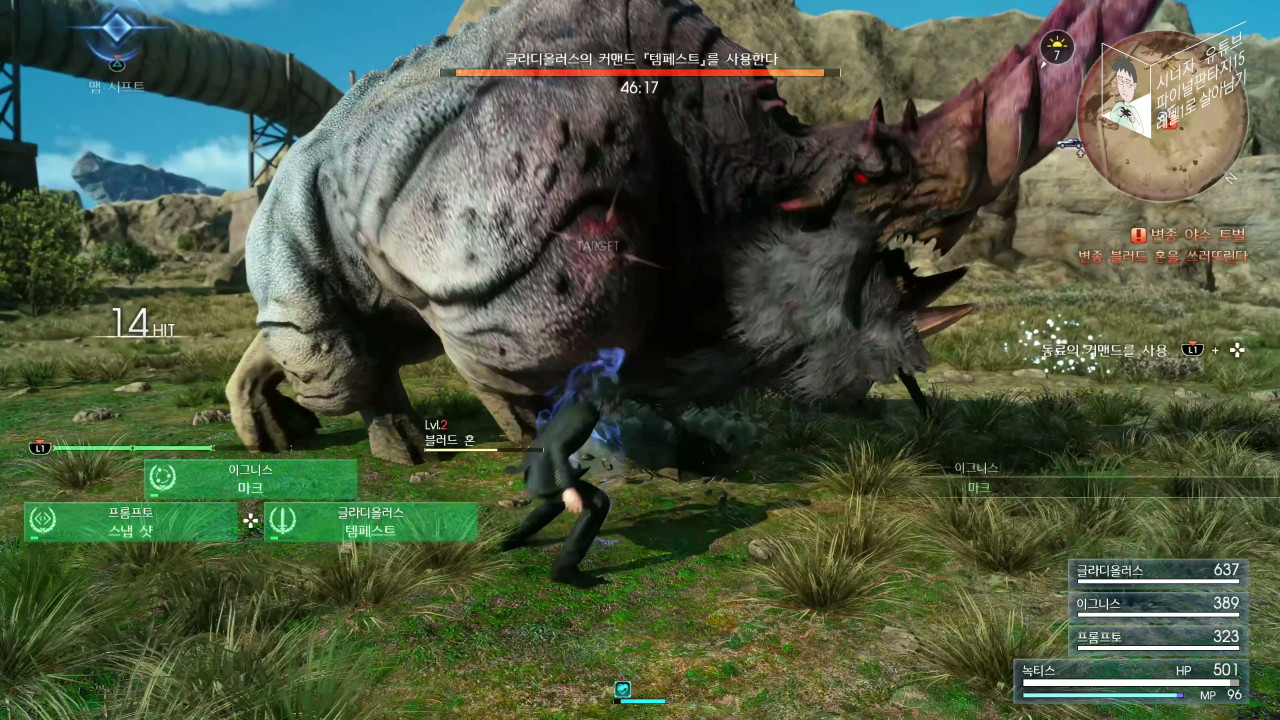Viewport: 1280px width, 720px height.
Task: Click the sun time-of-day icon
Action: (x=1057, y=47)
